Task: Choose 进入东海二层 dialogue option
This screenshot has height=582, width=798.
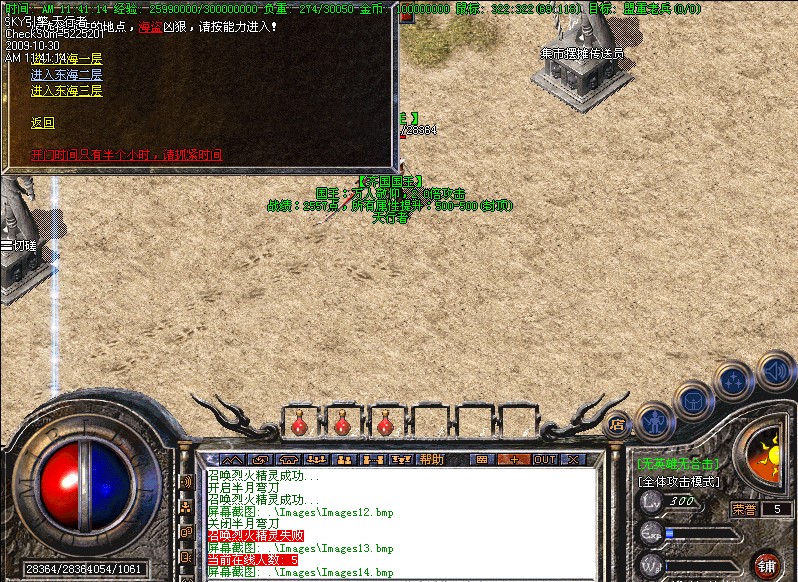Action: tap(66, 75)
